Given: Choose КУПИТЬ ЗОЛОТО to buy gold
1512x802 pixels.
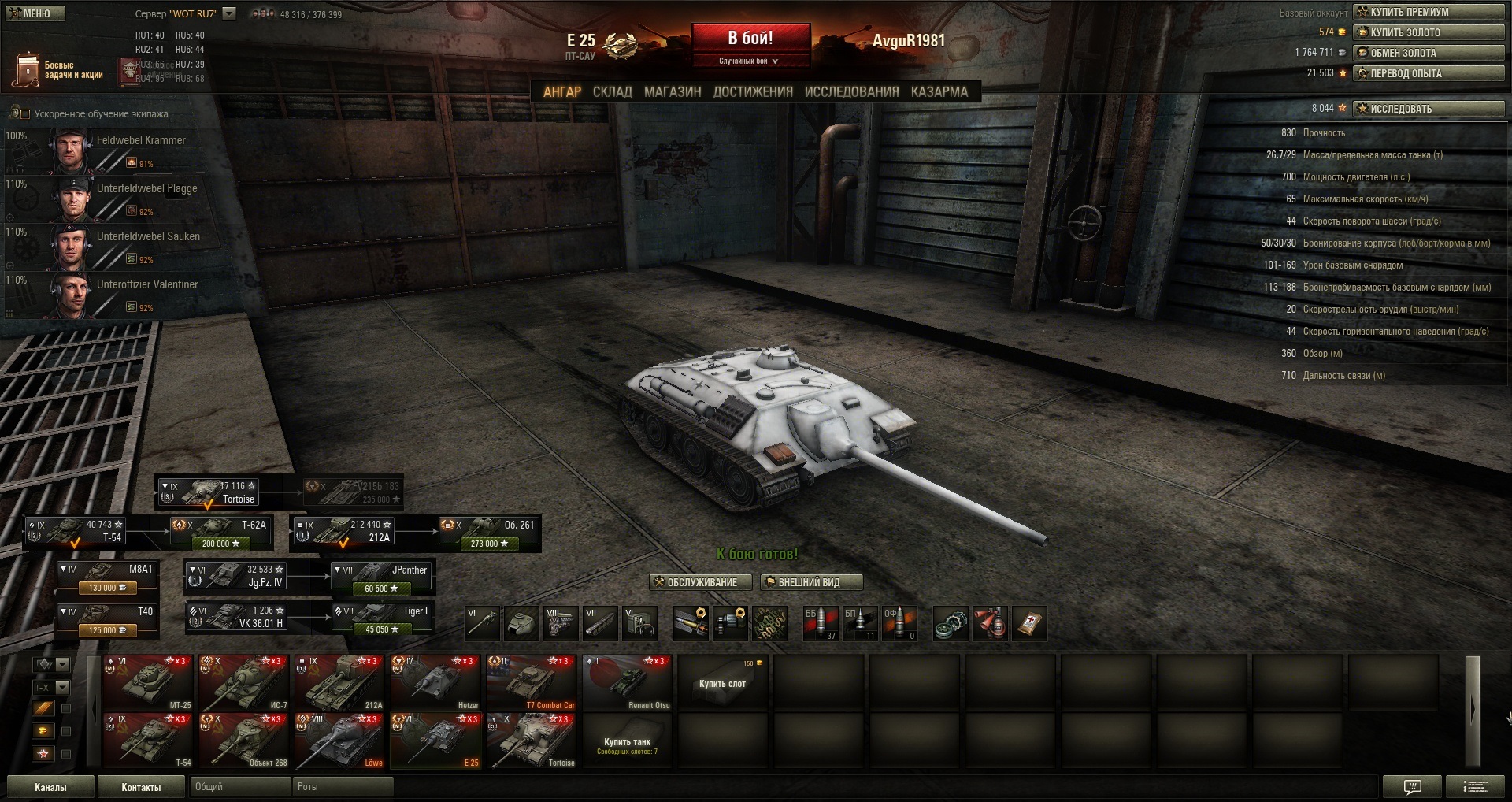Looking at the screenshot, I should tap(1428, 32).
